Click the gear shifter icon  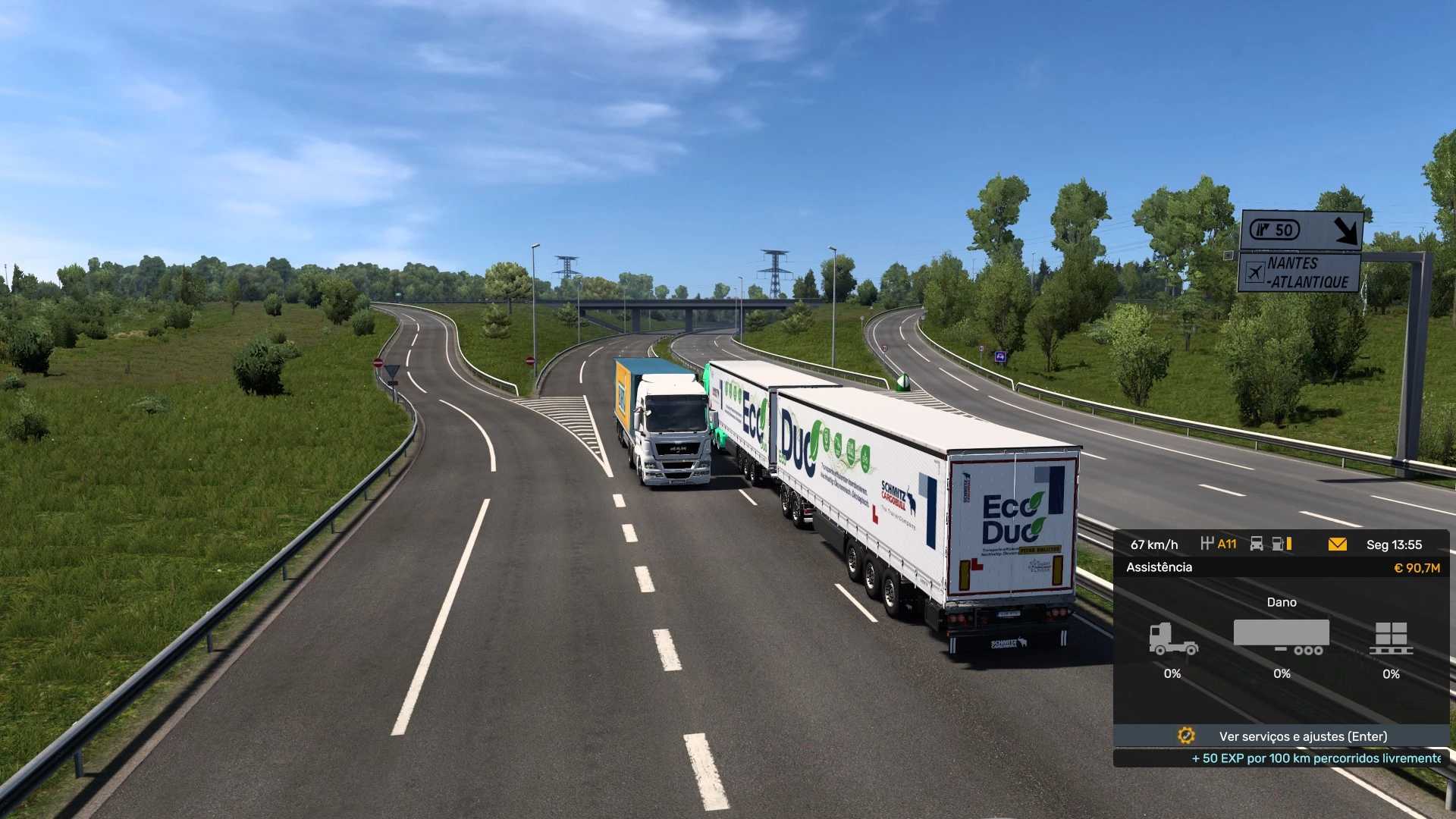[1207, 543]
